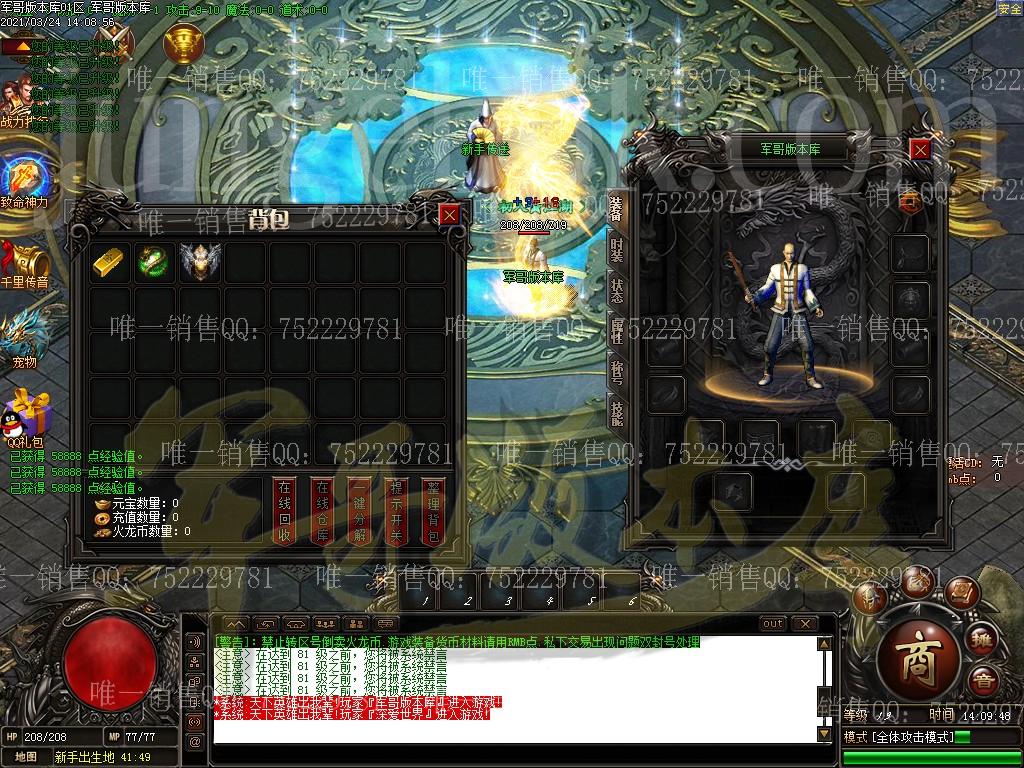Image resolution: width=1024 pixels, height=768 pixels.
Task: Click the chat box 'out' button
Action: (773, 624)
